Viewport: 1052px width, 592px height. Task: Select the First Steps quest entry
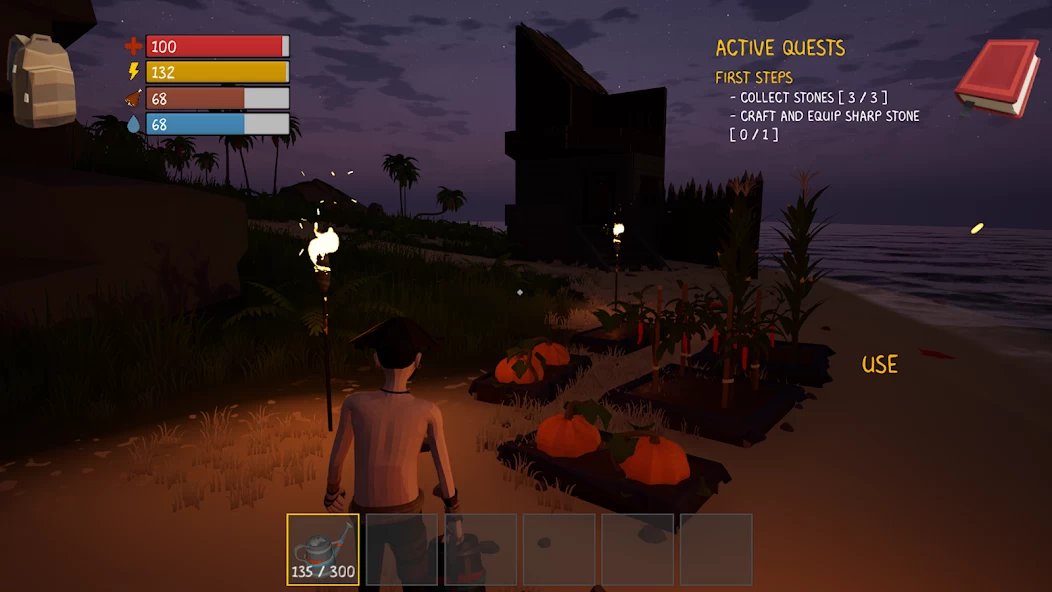(754, 78)
